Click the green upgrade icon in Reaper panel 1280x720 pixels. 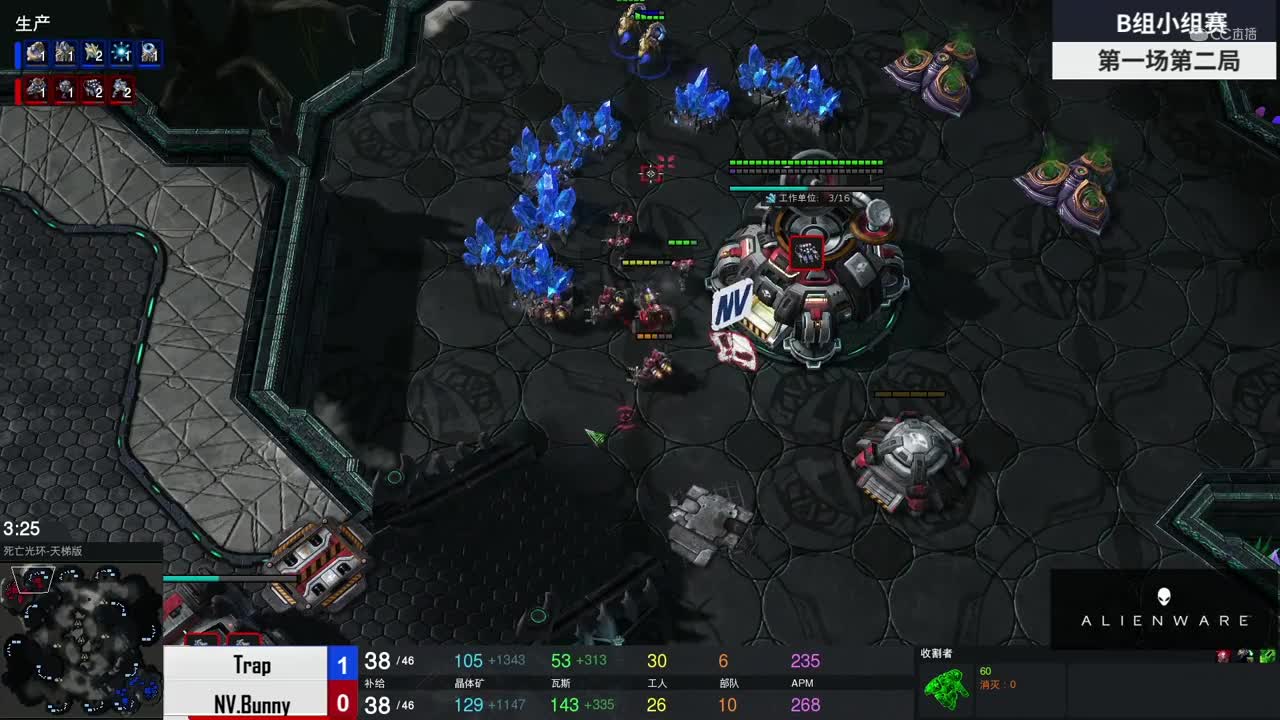tap(1267, 656)
